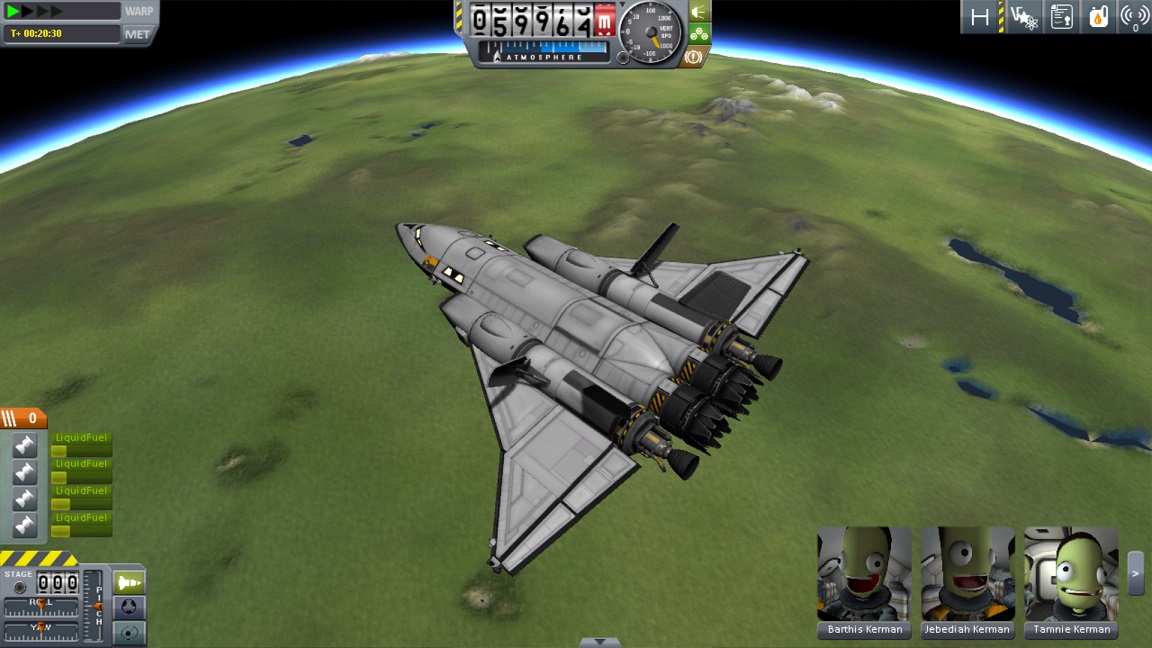The height and width of the screenshot is (648, 1152).
Task: Select Tamnie Kerman's crew portrait
Action: [x=1070, y=575]
